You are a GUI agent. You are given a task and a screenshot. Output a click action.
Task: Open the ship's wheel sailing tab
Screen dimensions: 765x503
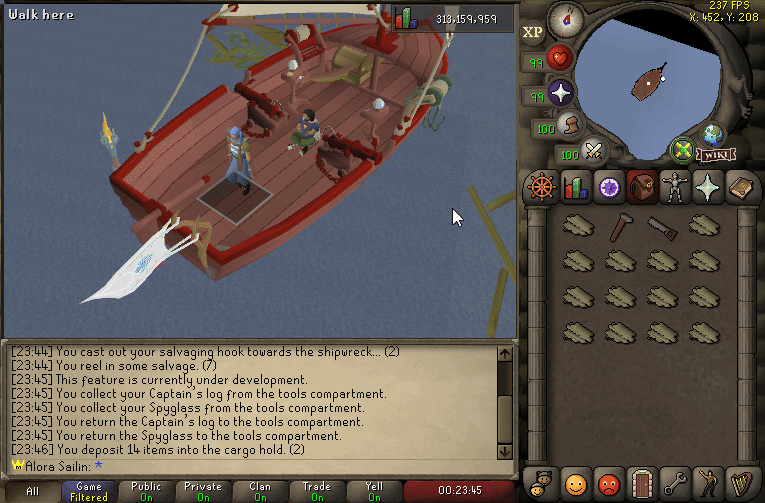(541, 187)
